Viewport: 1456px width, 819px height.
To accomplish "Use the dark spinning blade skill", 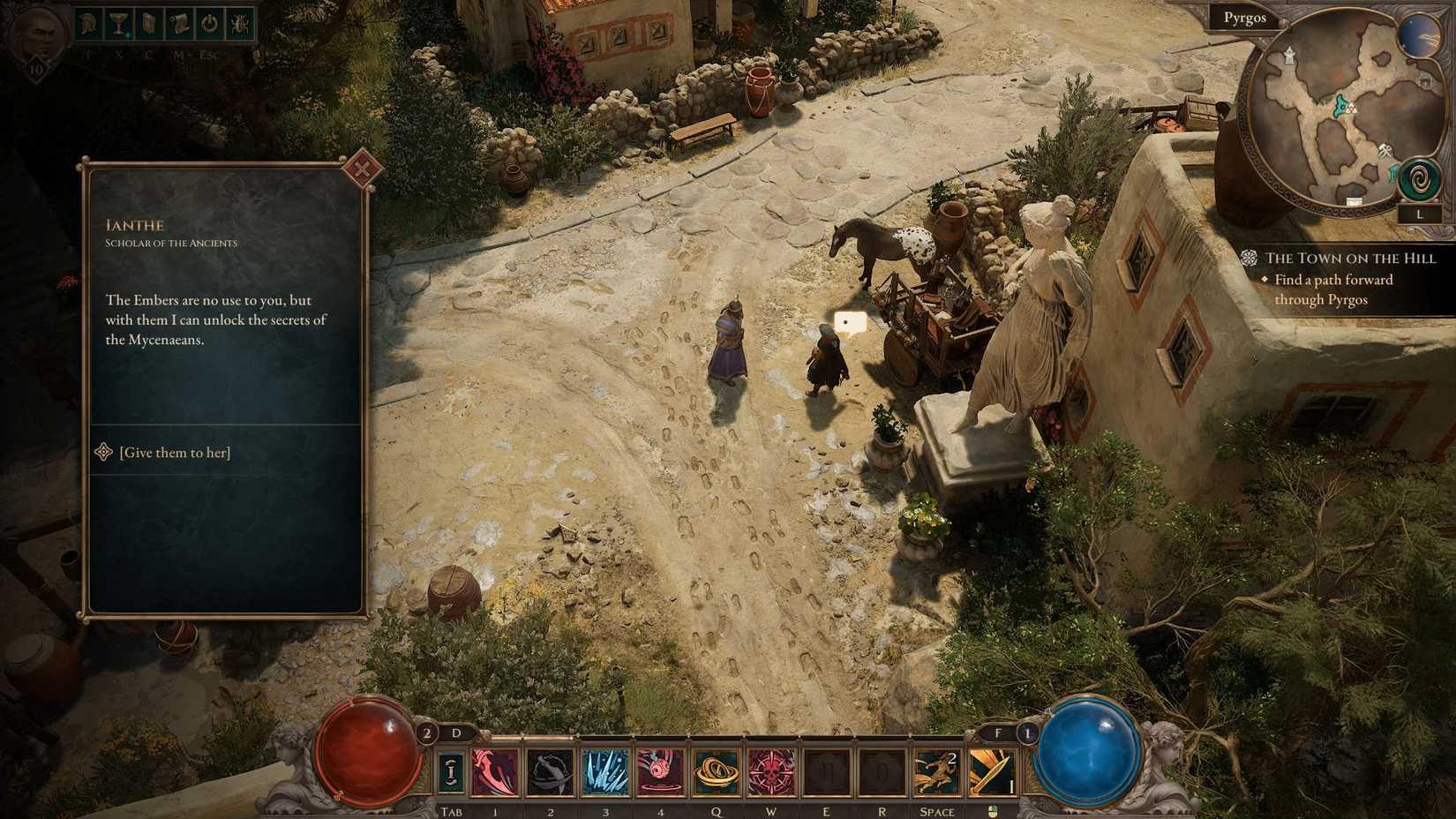I will click(550, 772).
